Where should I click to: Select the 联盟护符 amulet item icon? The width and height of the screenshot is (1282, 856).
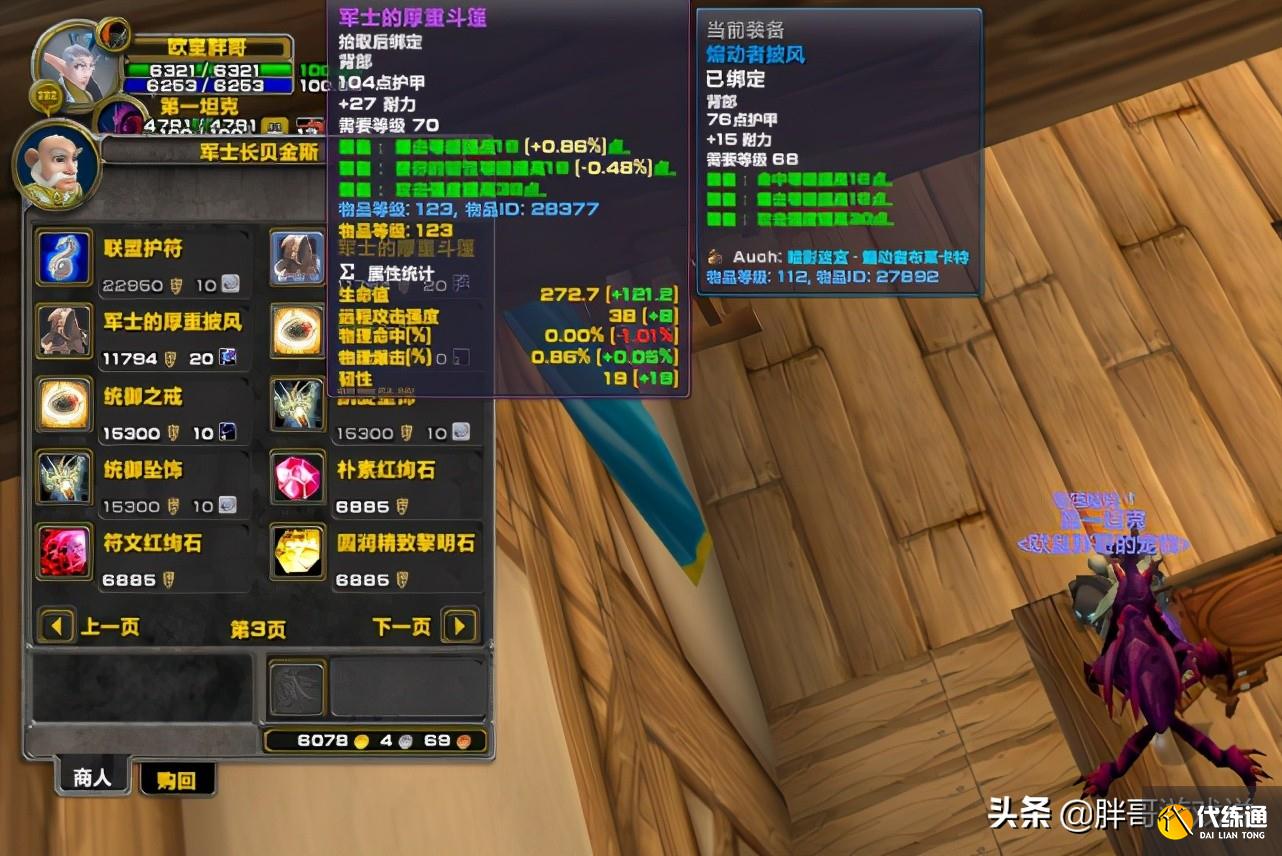click(63, 257)
